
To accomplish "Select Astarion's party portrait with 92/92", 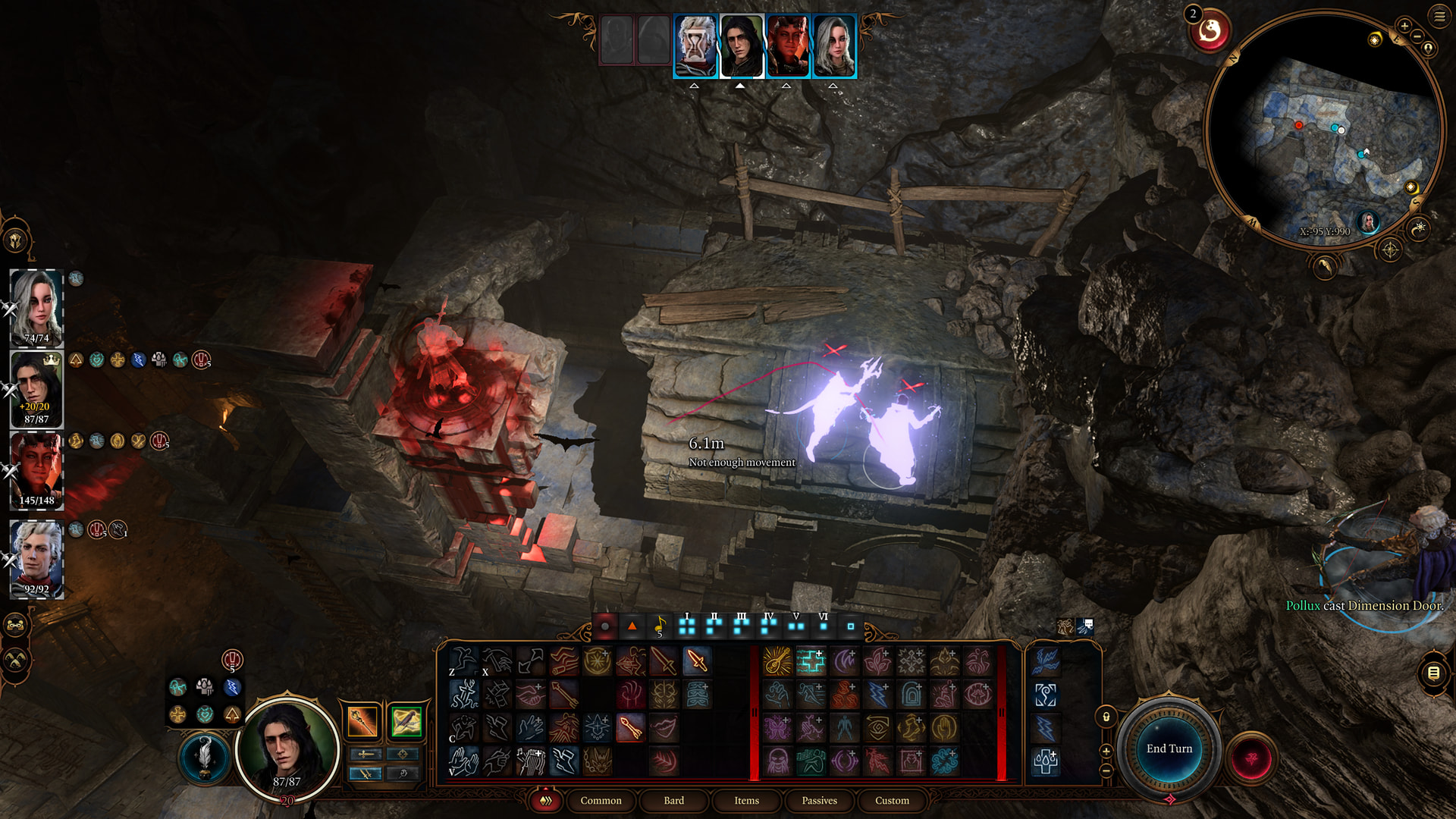I will click(x=36, y=559).
